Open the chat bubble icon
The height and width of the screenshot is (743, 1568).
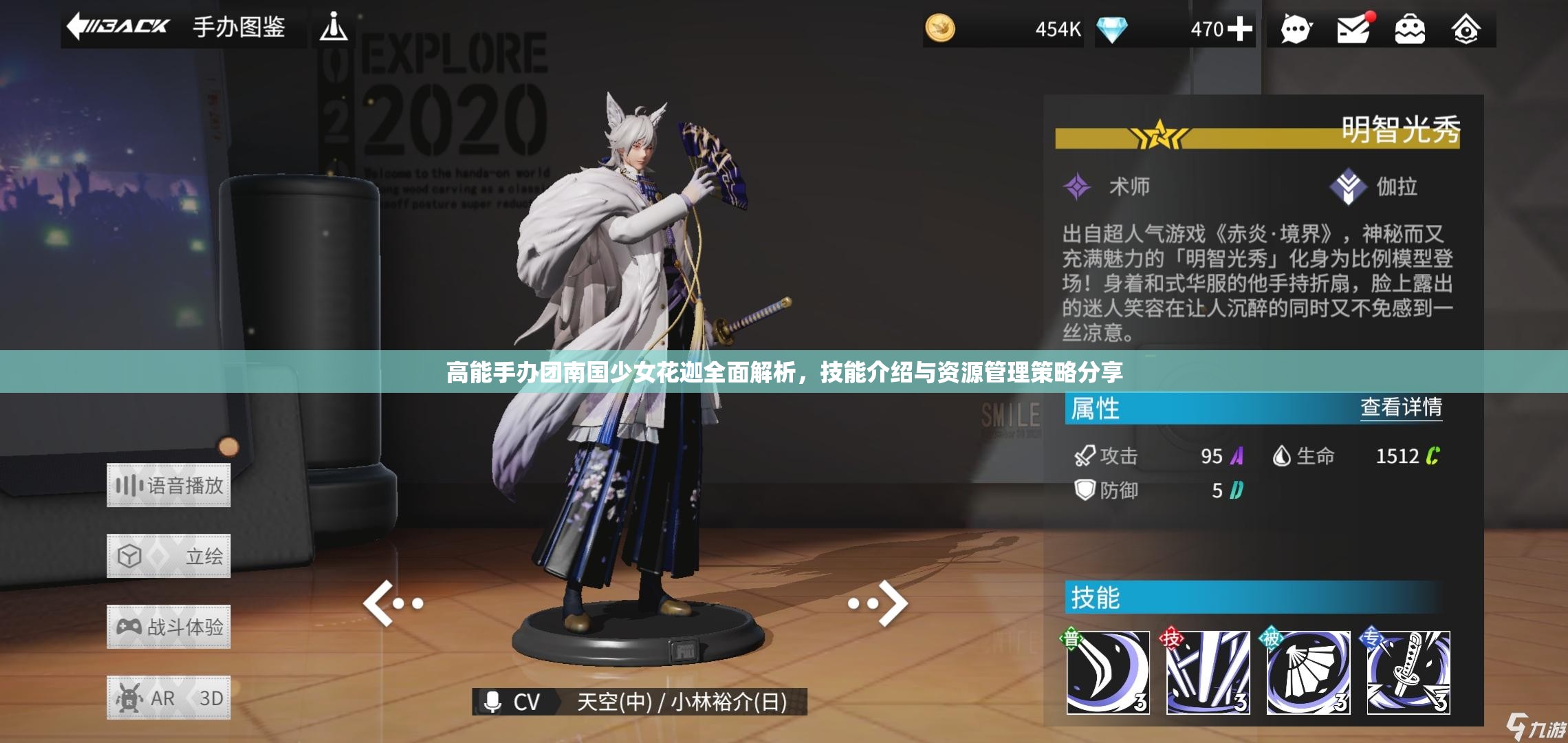click(x=1296, y=30)
